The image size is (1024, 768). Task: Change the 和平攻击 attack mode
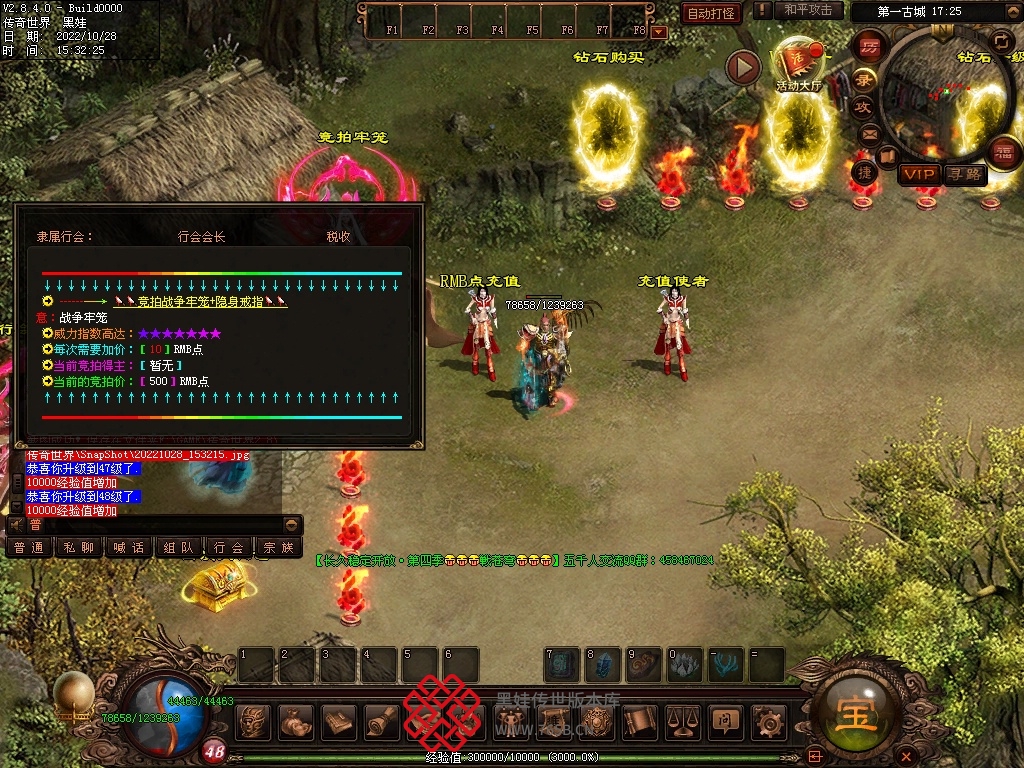point(808,10)
